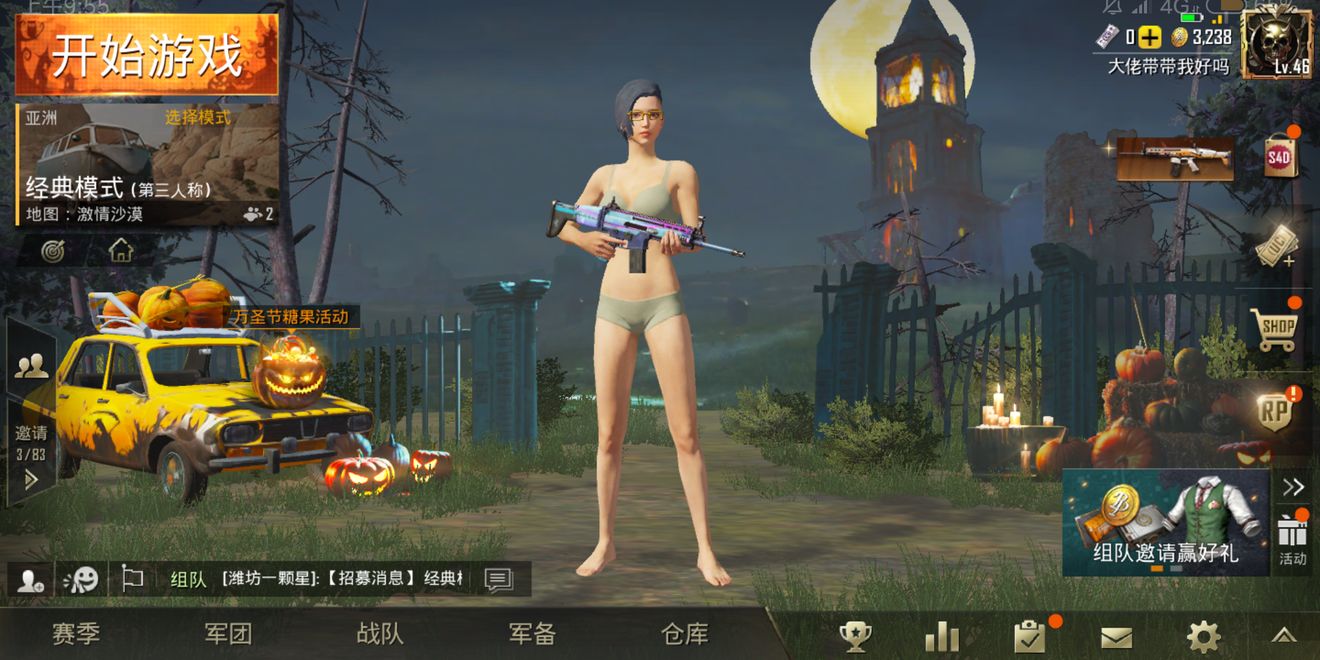Open the skull player profile avatar
This screenshot has height=660, width=1320.
tap(1275, 43)
